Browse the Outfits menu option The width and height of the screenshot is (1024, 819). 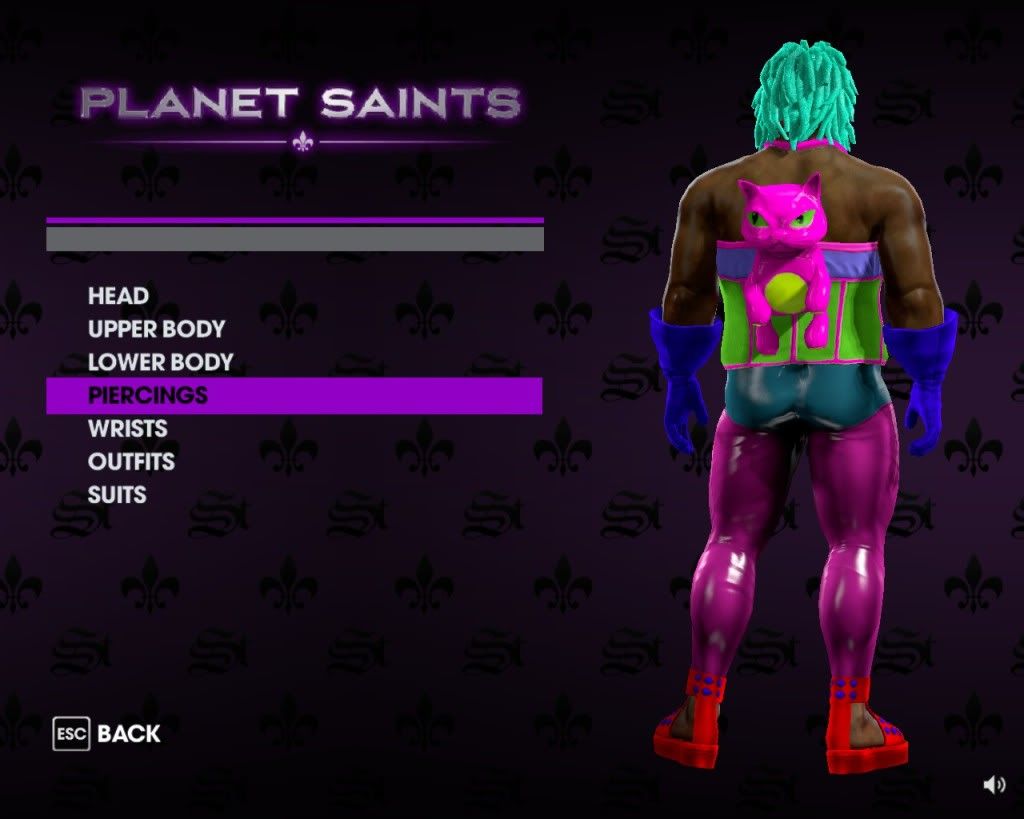[131, 461]
